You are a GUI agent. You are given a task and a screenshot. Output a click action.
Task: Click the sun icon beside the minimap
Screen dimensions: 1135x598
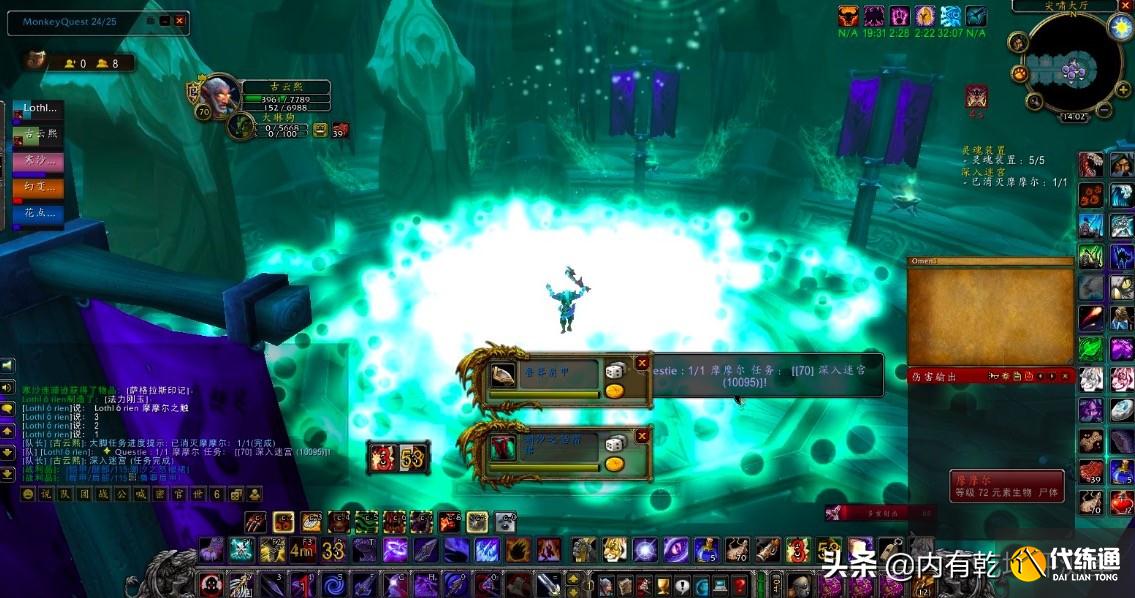point(1120,25)
